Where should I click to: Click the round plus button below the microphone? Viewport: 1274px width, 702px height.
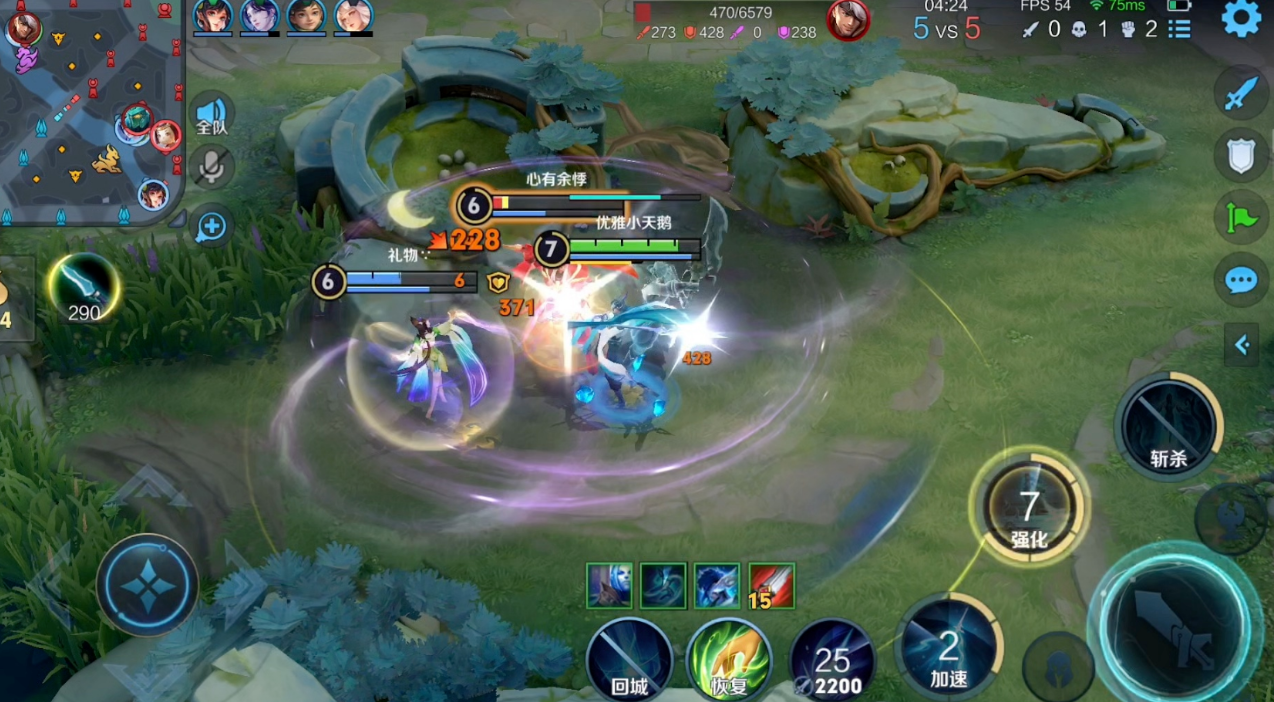pos(211,227)
